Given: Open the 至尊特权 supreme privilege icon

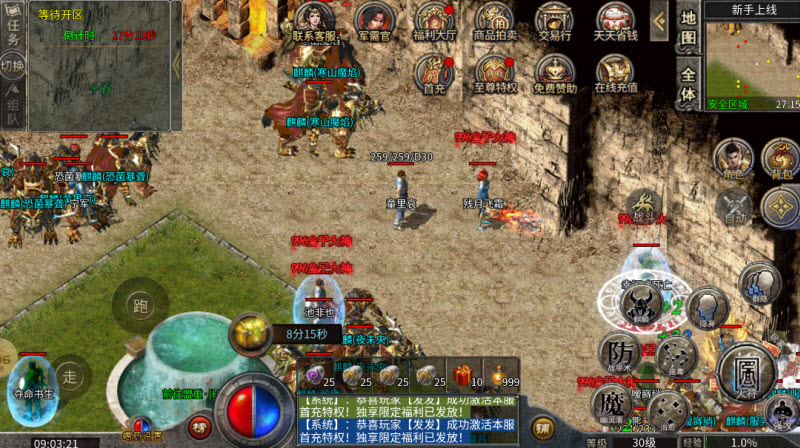Looking at the screenshot, I should tap(494, 72).
